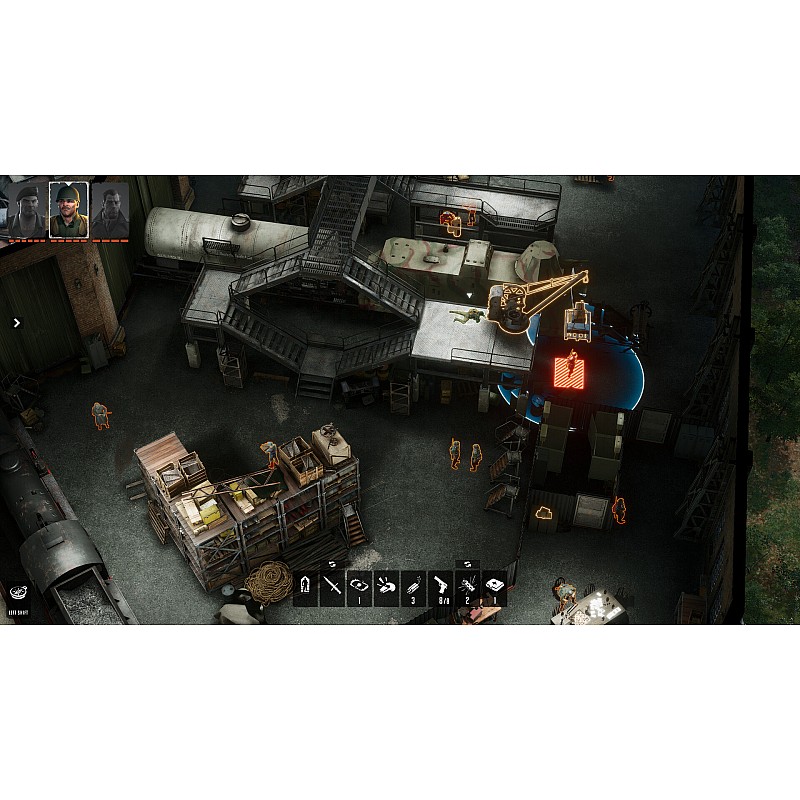800x800 pixels.
Task: Select the beret commando portrait
Action: coord(26,209)
